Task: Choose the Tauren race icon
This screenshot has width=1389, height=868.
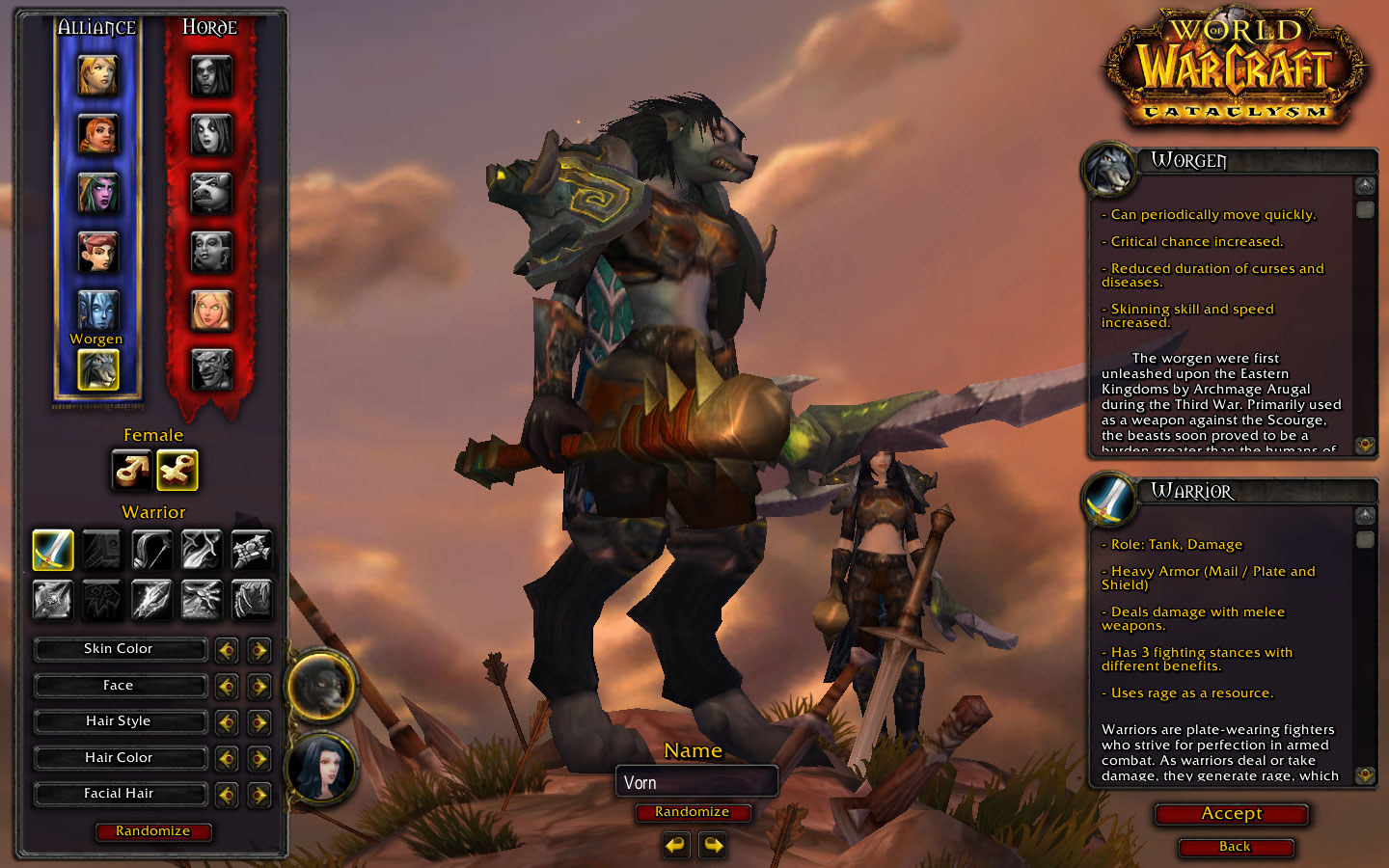Action: pos(210,193)
